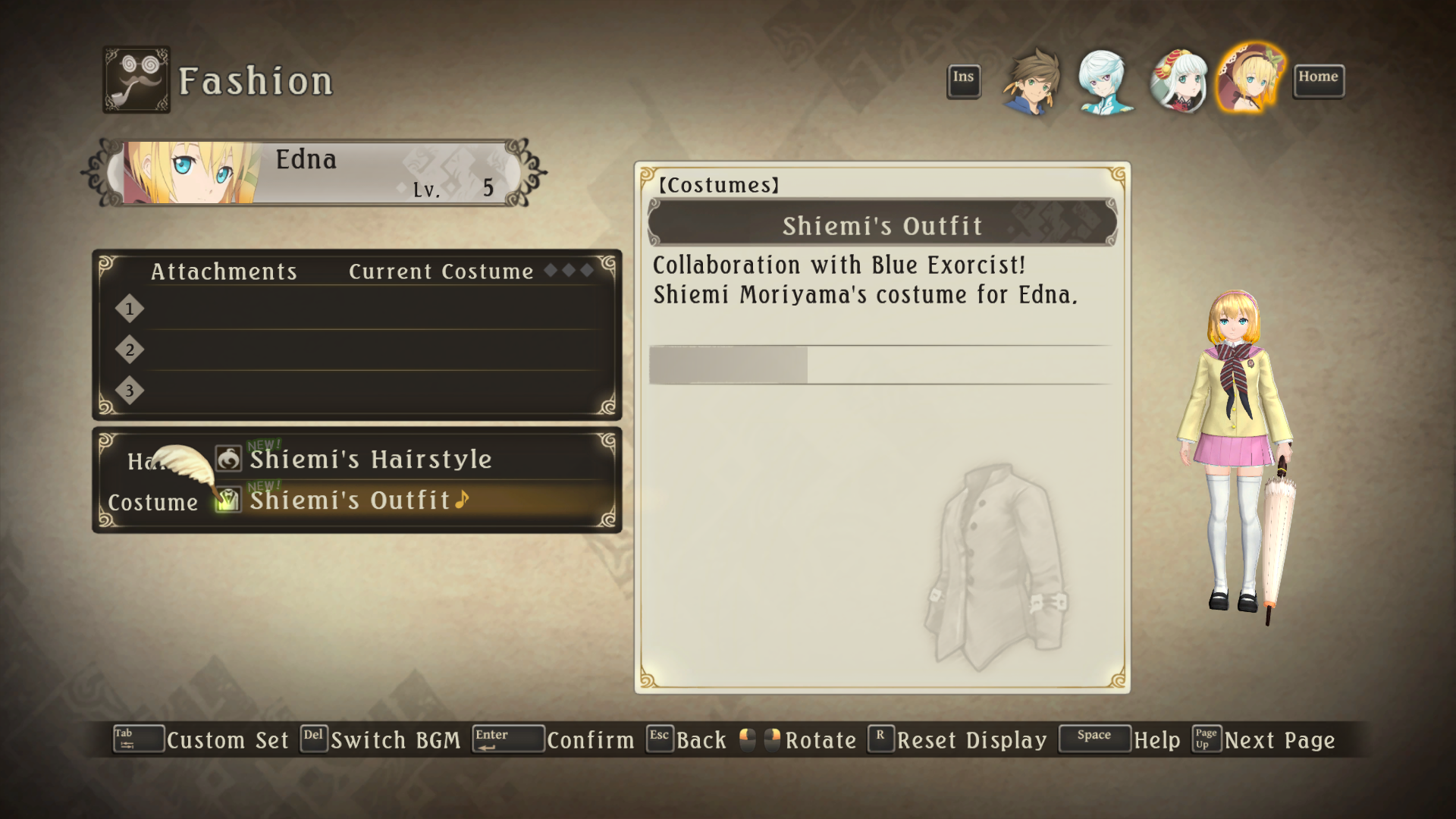Choose attachment slot 3
The image size is (1456, 819).
click(x=364, y=391)
